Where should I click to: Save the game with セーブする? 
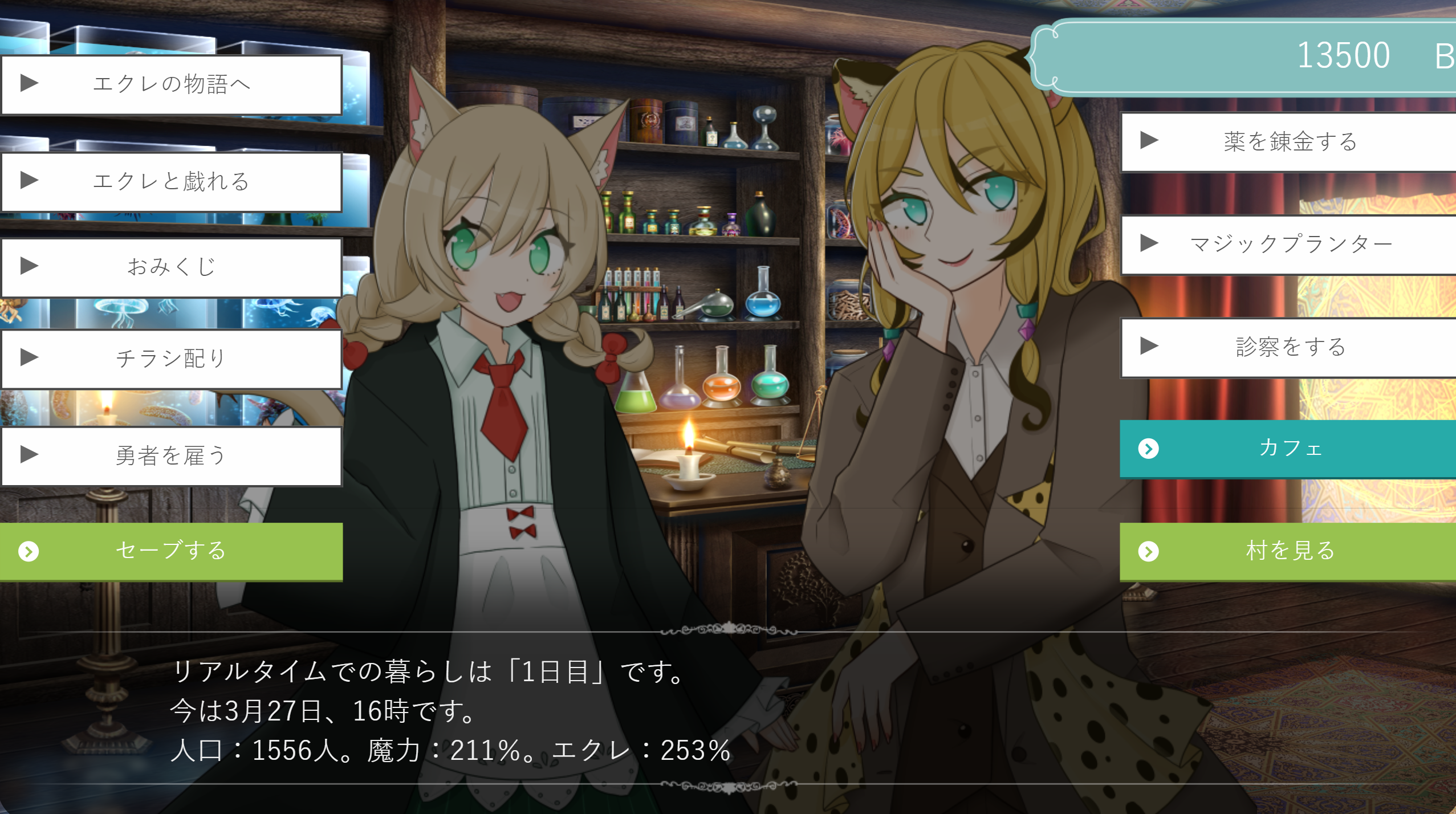click(x=171, y=551)
